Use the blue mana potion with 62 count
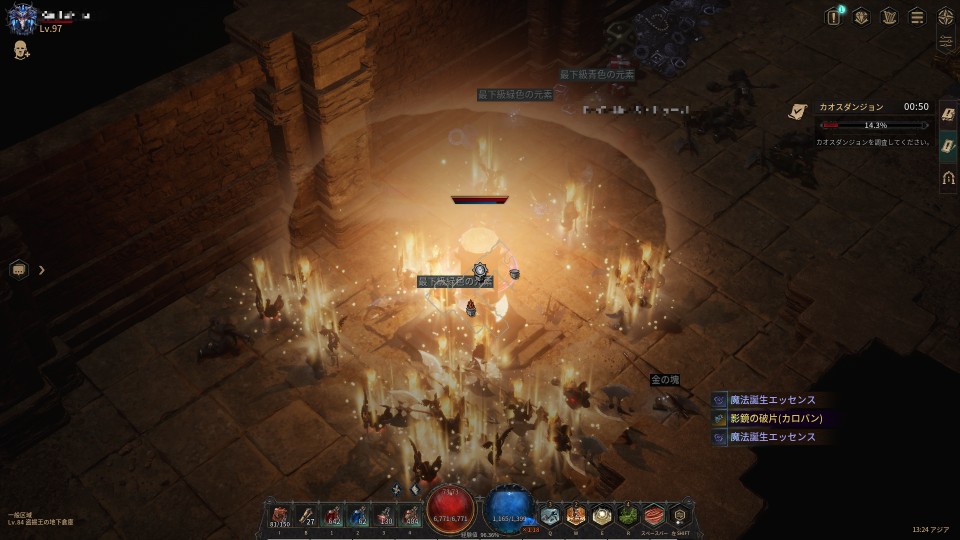 (x=358, y=515)
